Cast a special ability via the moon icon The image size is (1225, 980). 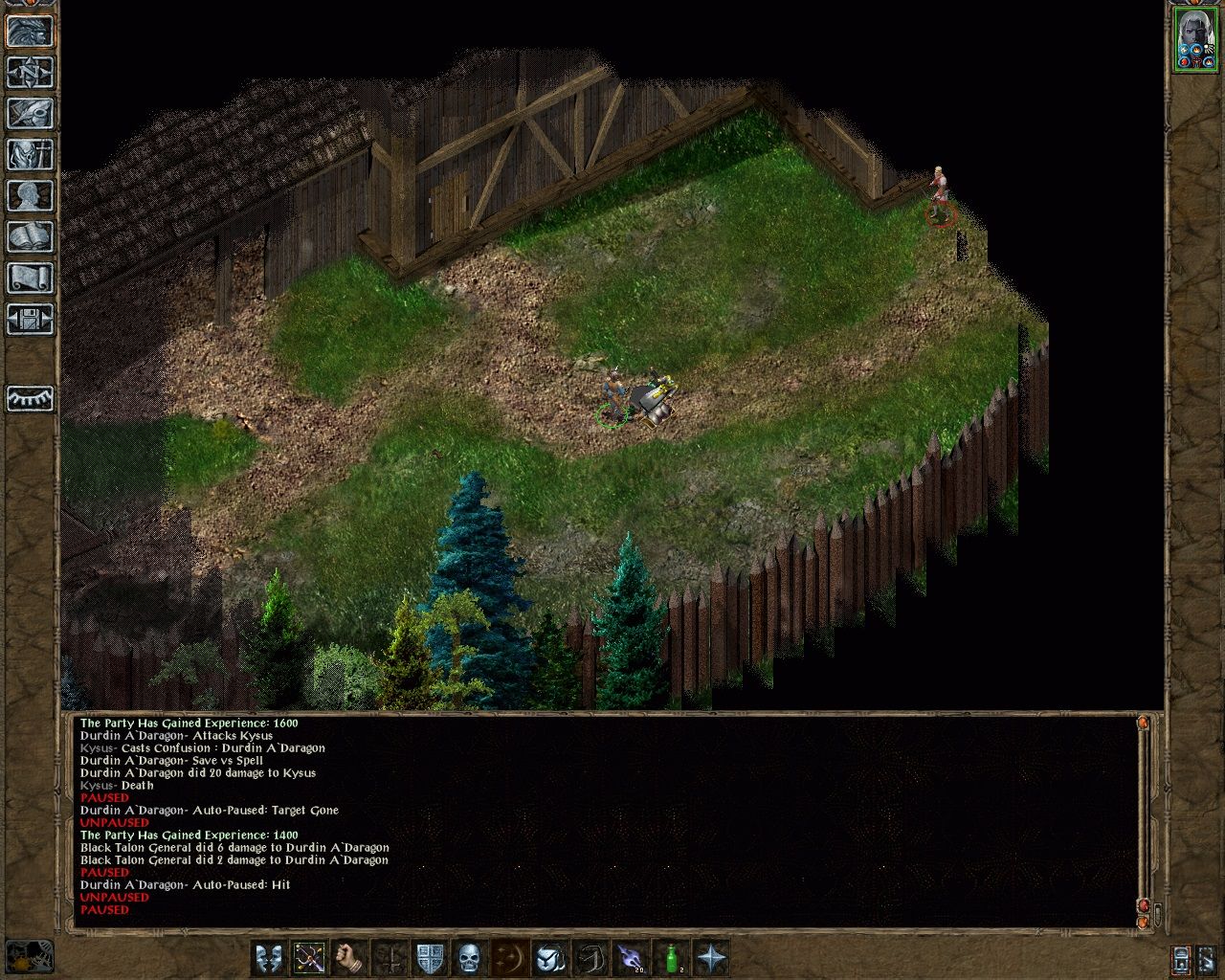tap(508, 957)
